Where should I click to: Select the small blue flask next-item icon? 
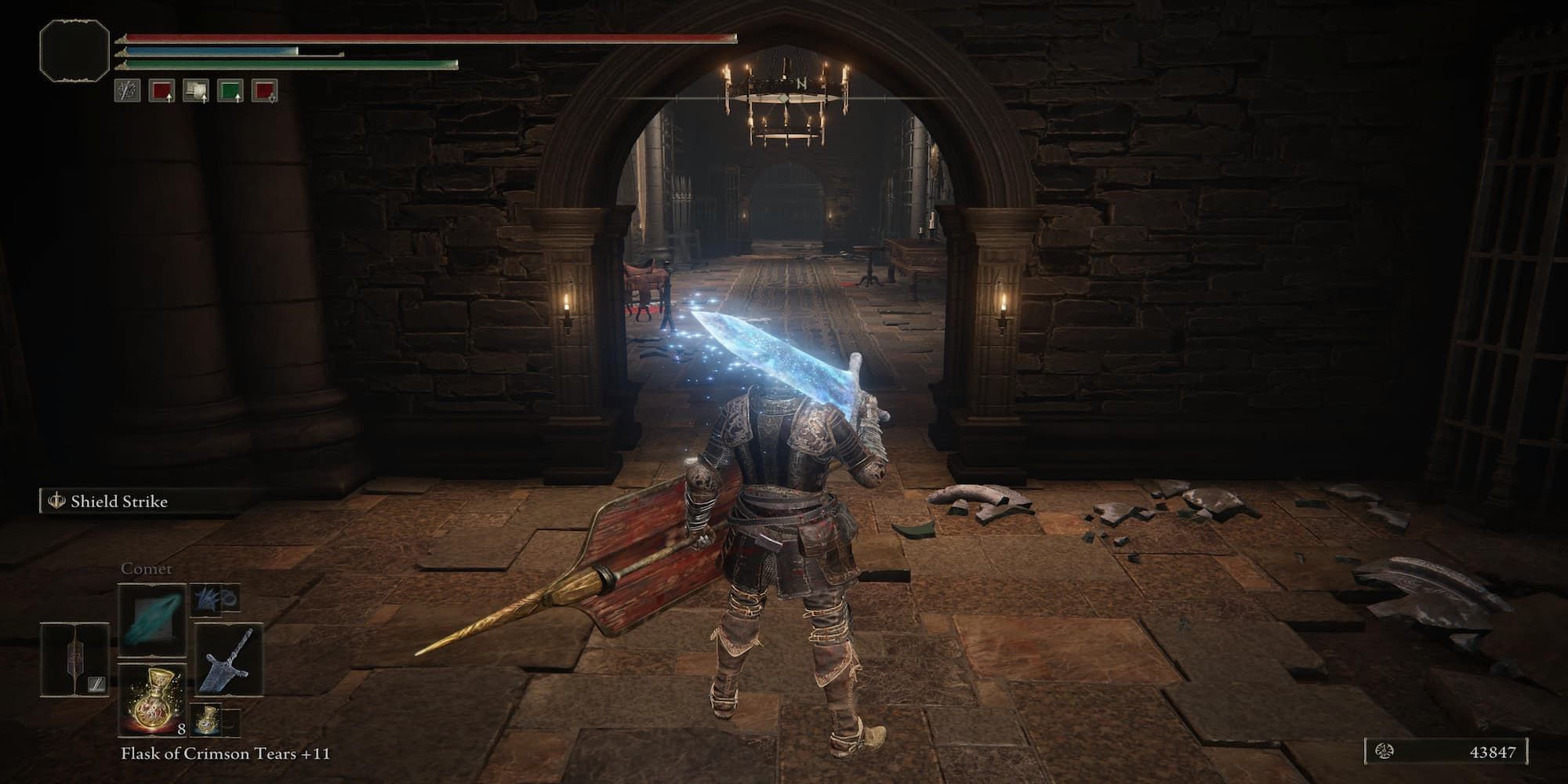(x=206, y=719)
